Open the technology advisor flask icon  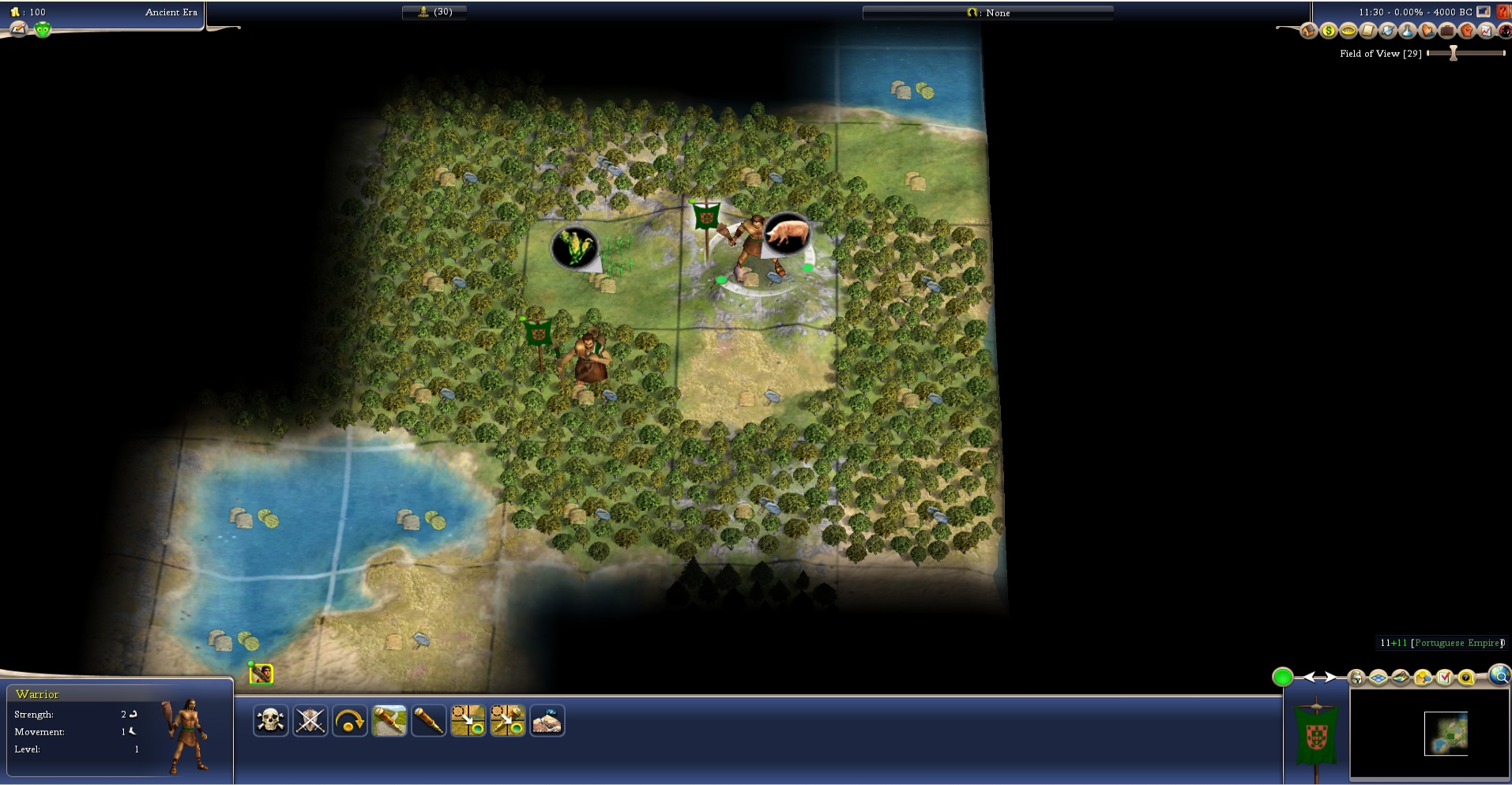point(1408,31)
